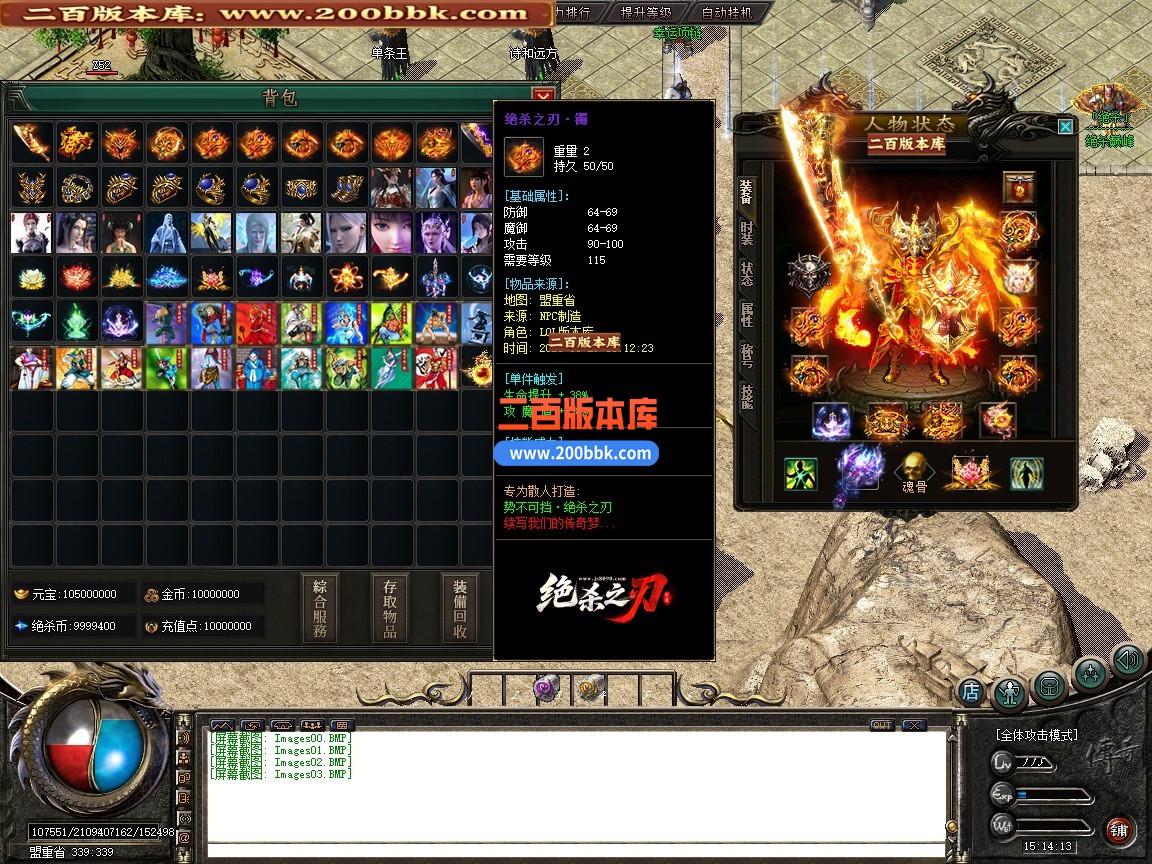Click the 存取物品 storage button
This screenshot has width=1152, height=864.
tap(390, 608)
